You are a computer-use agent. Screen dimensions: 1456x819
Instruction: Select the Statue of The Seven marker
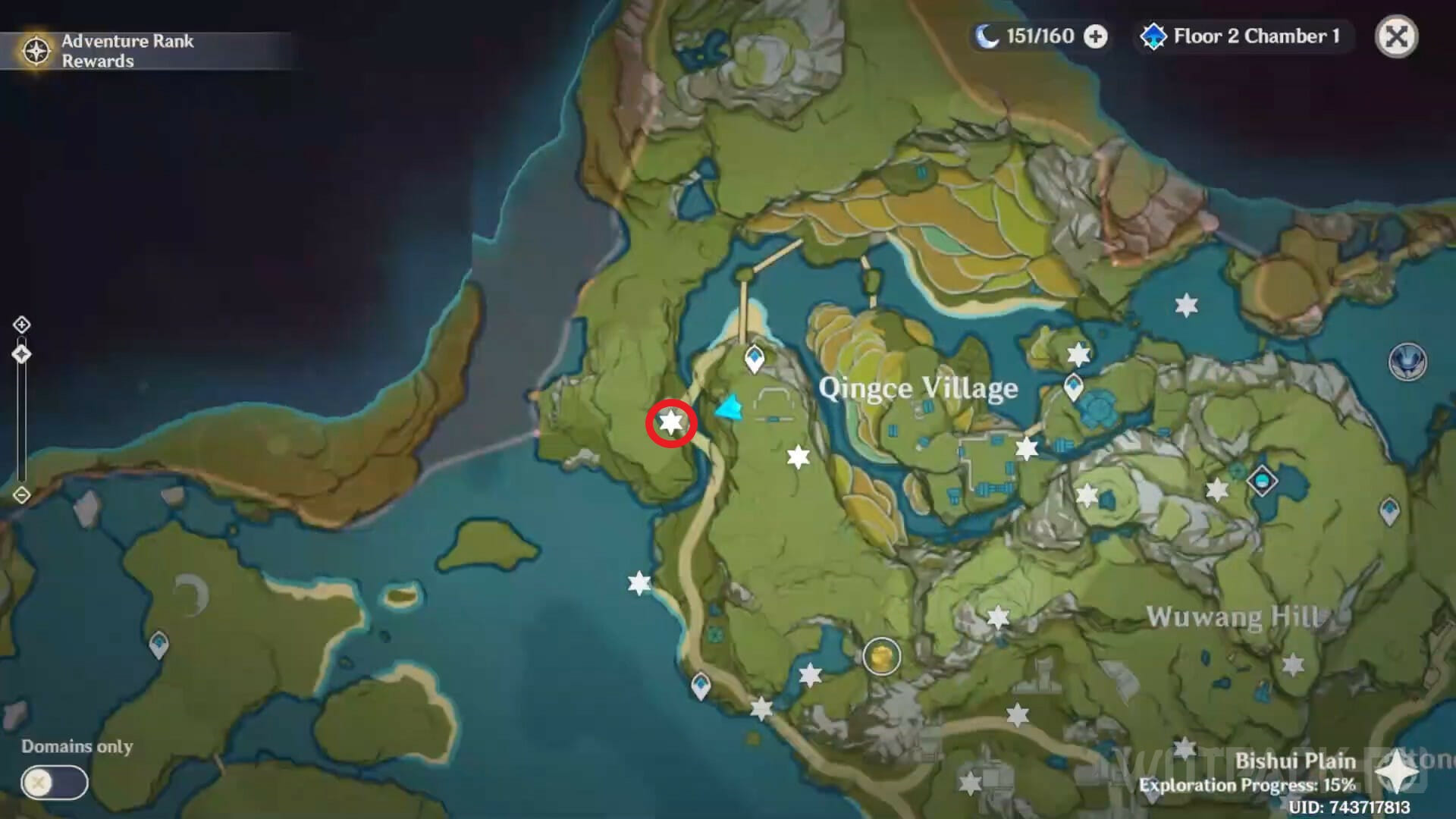1407,361
